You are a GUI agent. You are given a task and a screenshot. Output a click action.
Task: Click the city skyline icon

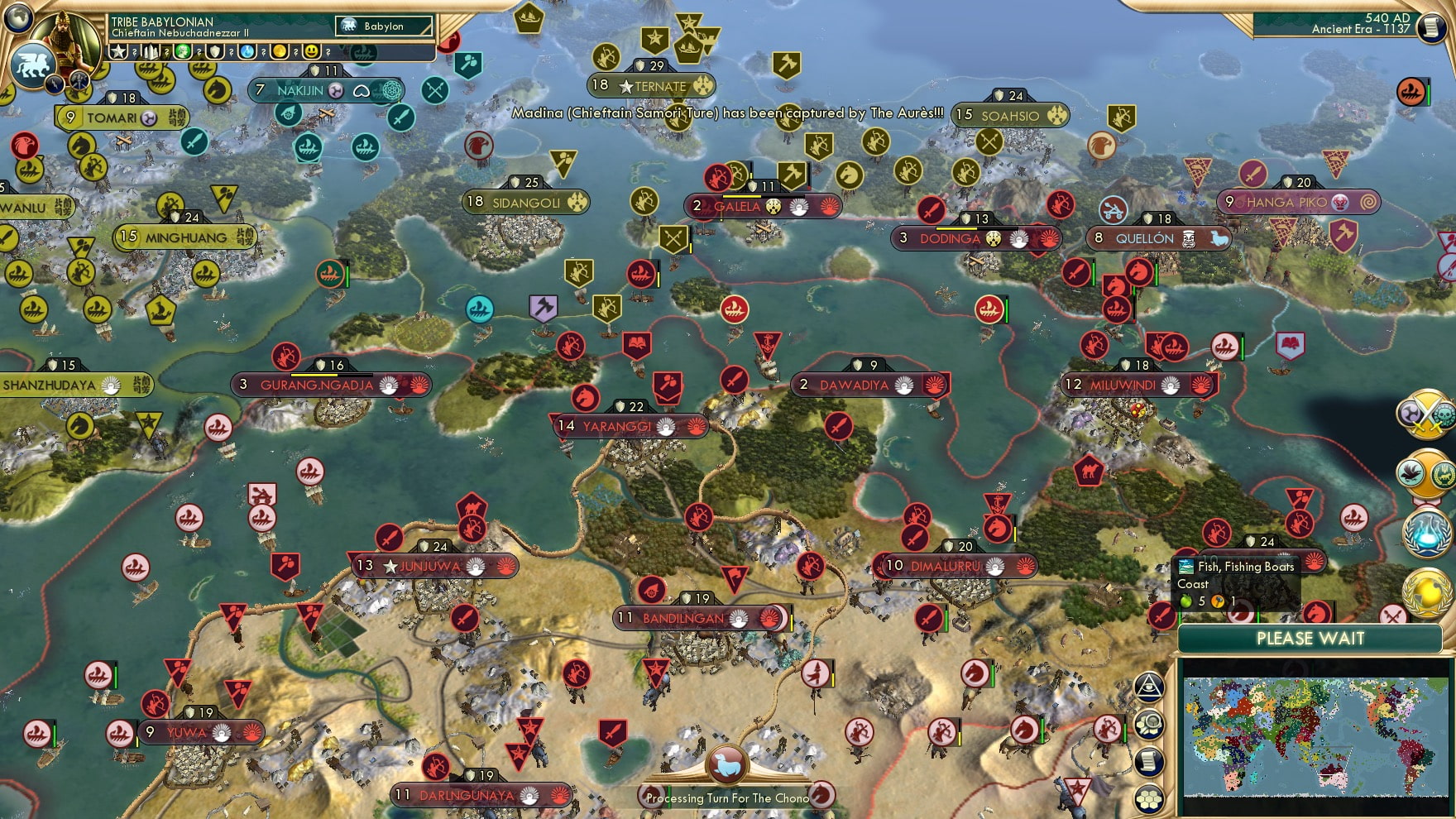(151, 52)
